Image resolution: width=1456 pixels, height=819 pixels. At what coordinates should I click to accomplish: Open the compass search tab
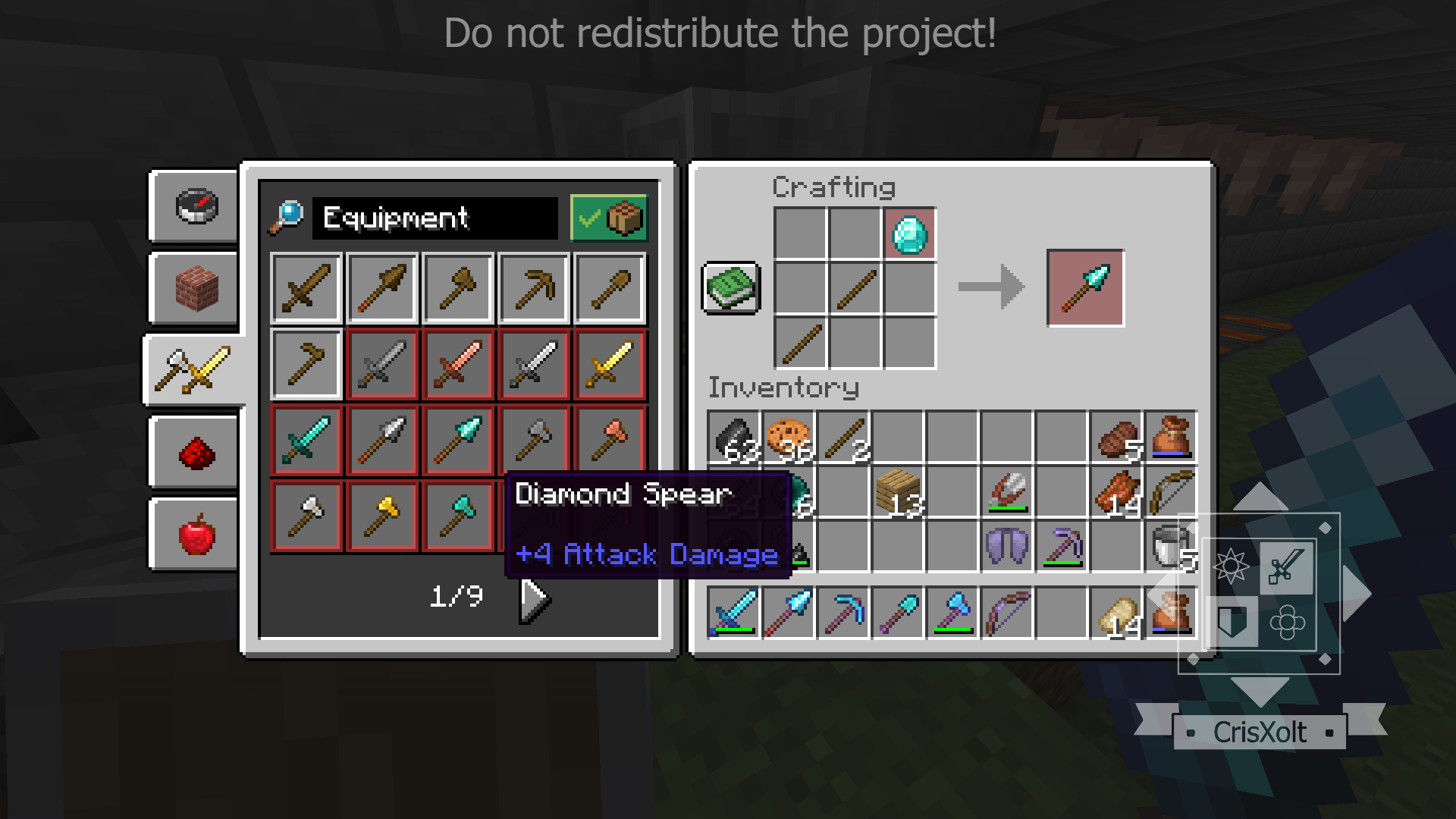[196, 206]
